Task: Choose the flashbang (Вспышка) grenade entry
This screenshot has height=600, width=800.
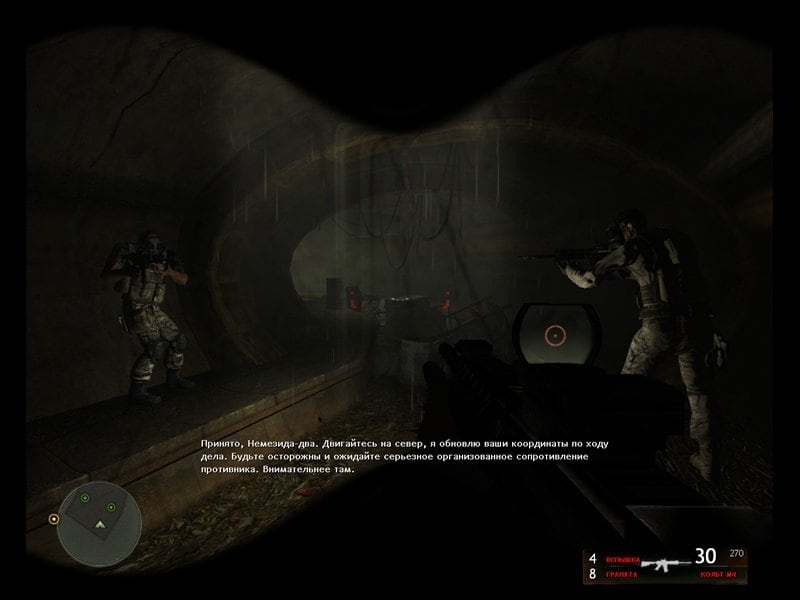Action: point(618,558)
